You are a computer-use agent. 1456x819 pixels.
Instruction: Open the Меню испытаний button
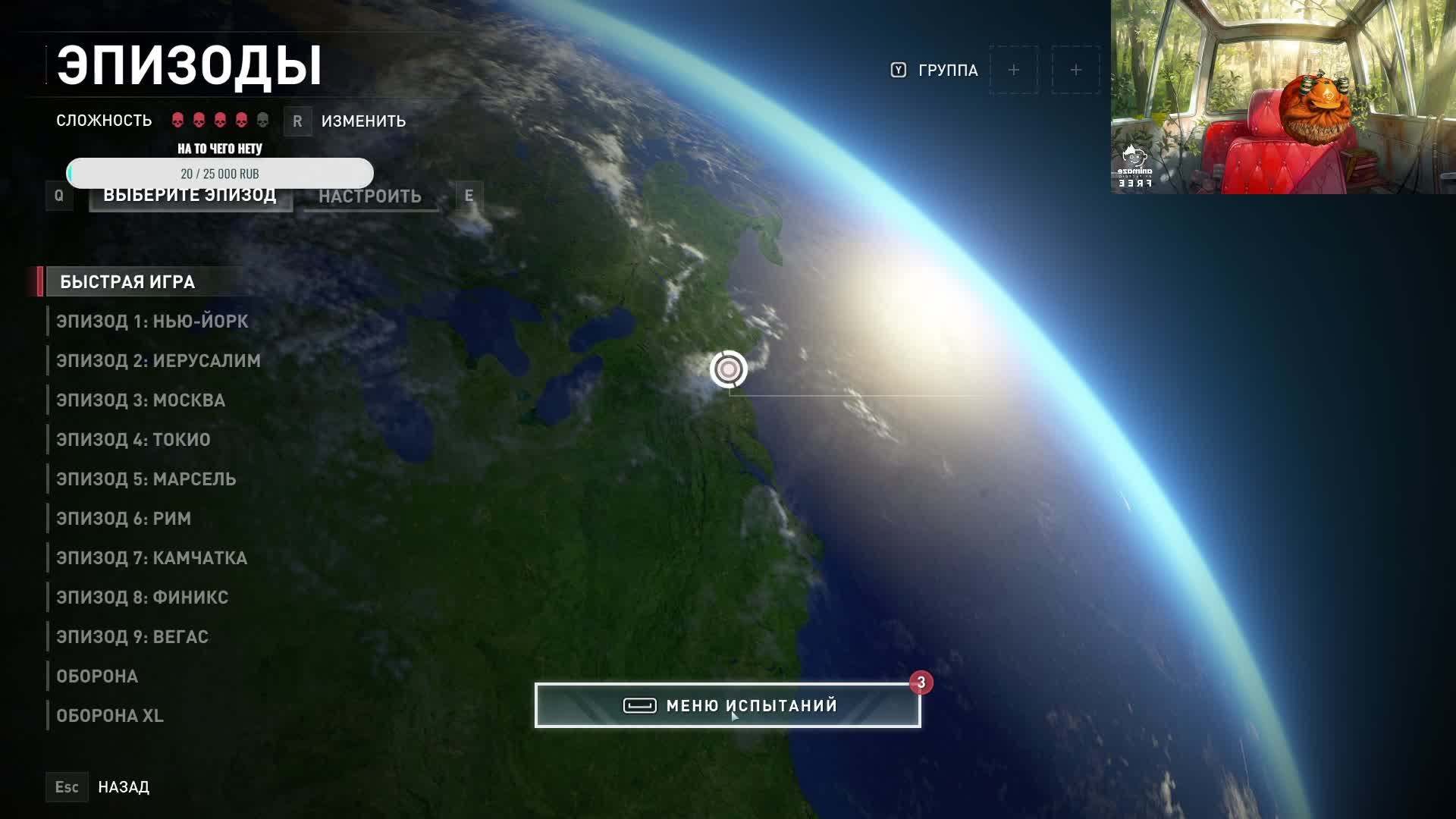[727, 706]
